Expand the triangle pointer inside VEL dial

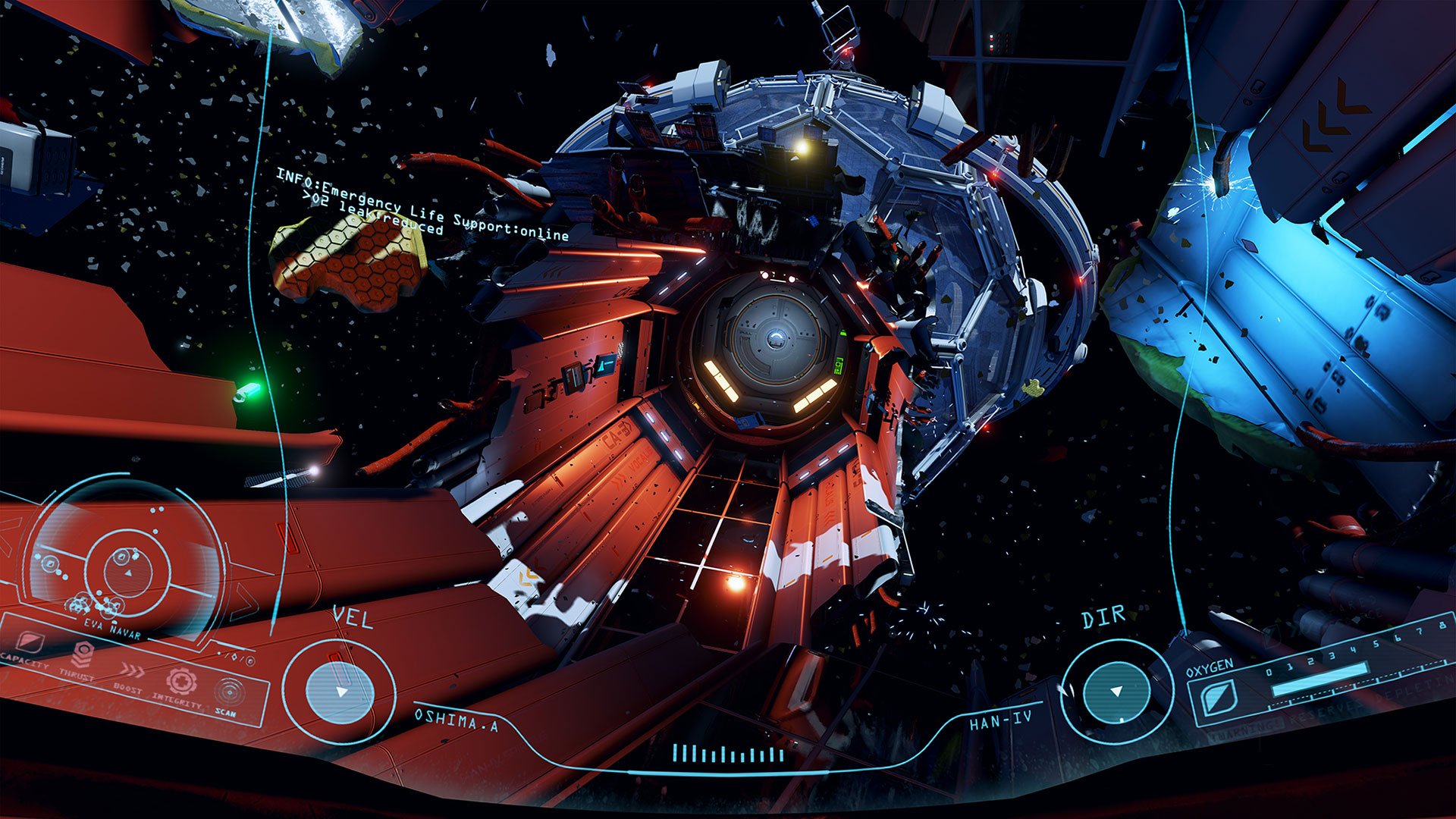[340, 694]
